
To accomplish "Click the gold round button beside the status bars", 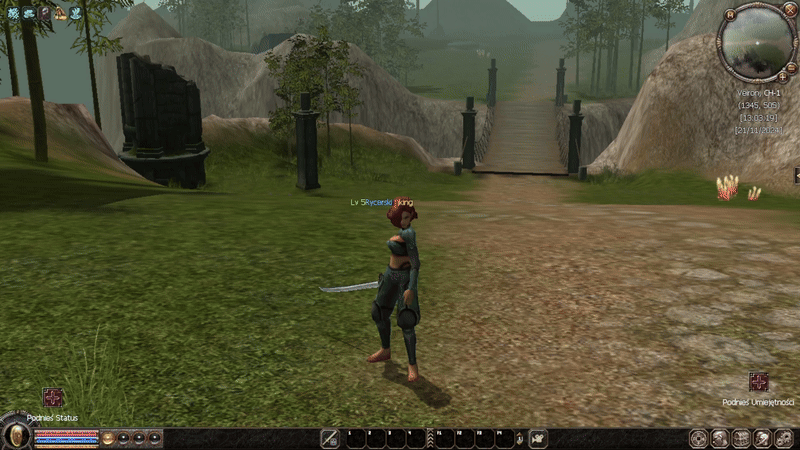I will pyautogui.click(x=108, y=438).
